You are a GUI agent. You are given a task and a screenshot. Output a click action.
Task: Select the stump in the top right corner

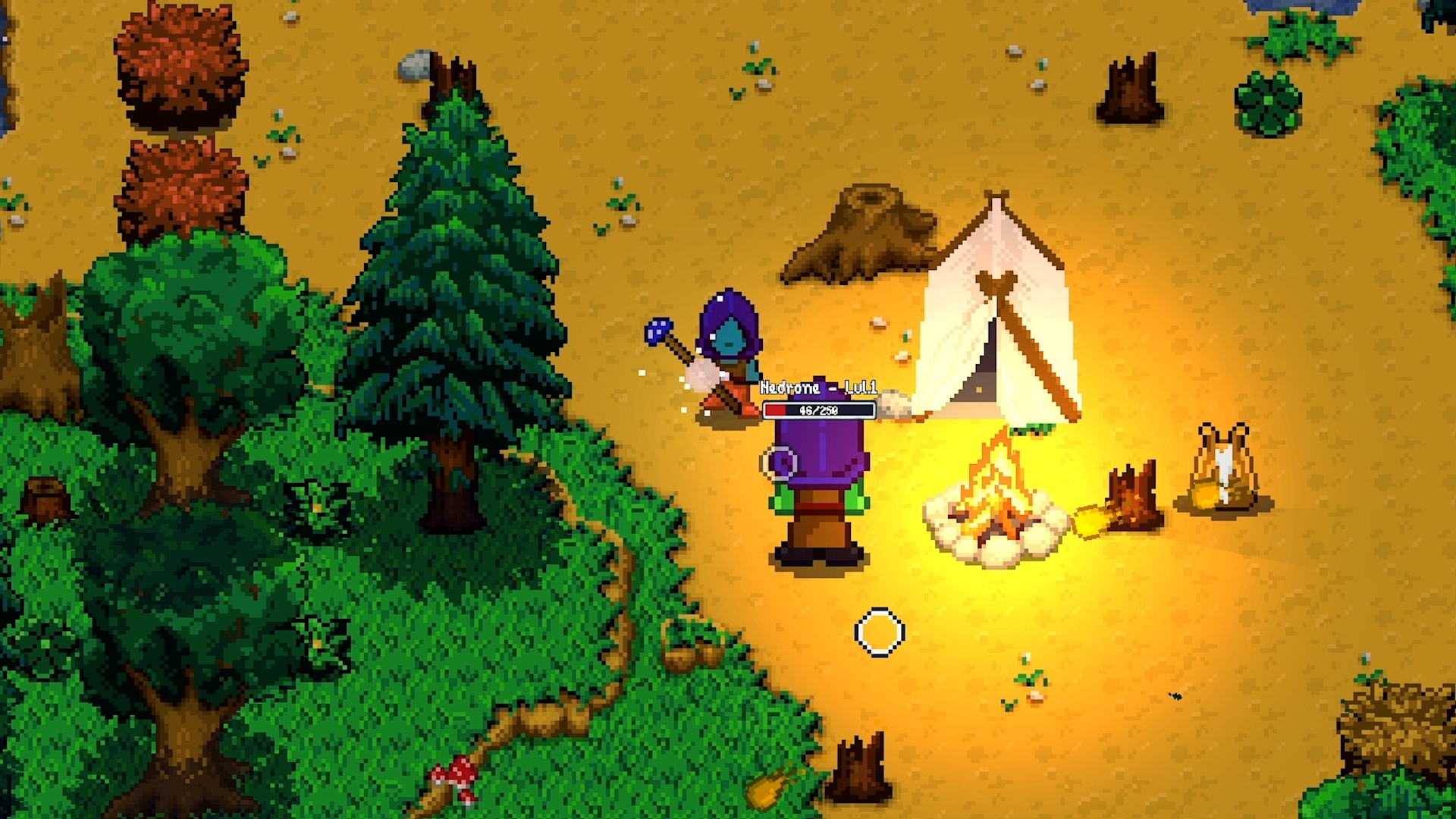click(1126, 91)
